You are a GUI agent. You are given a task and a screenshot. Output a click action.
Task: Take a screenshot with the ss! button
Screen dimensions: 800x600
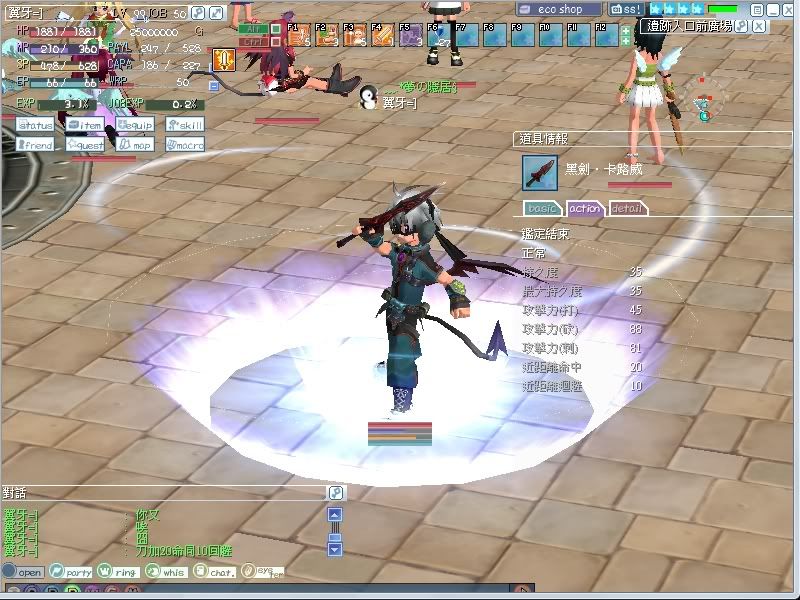pos(626,9)
